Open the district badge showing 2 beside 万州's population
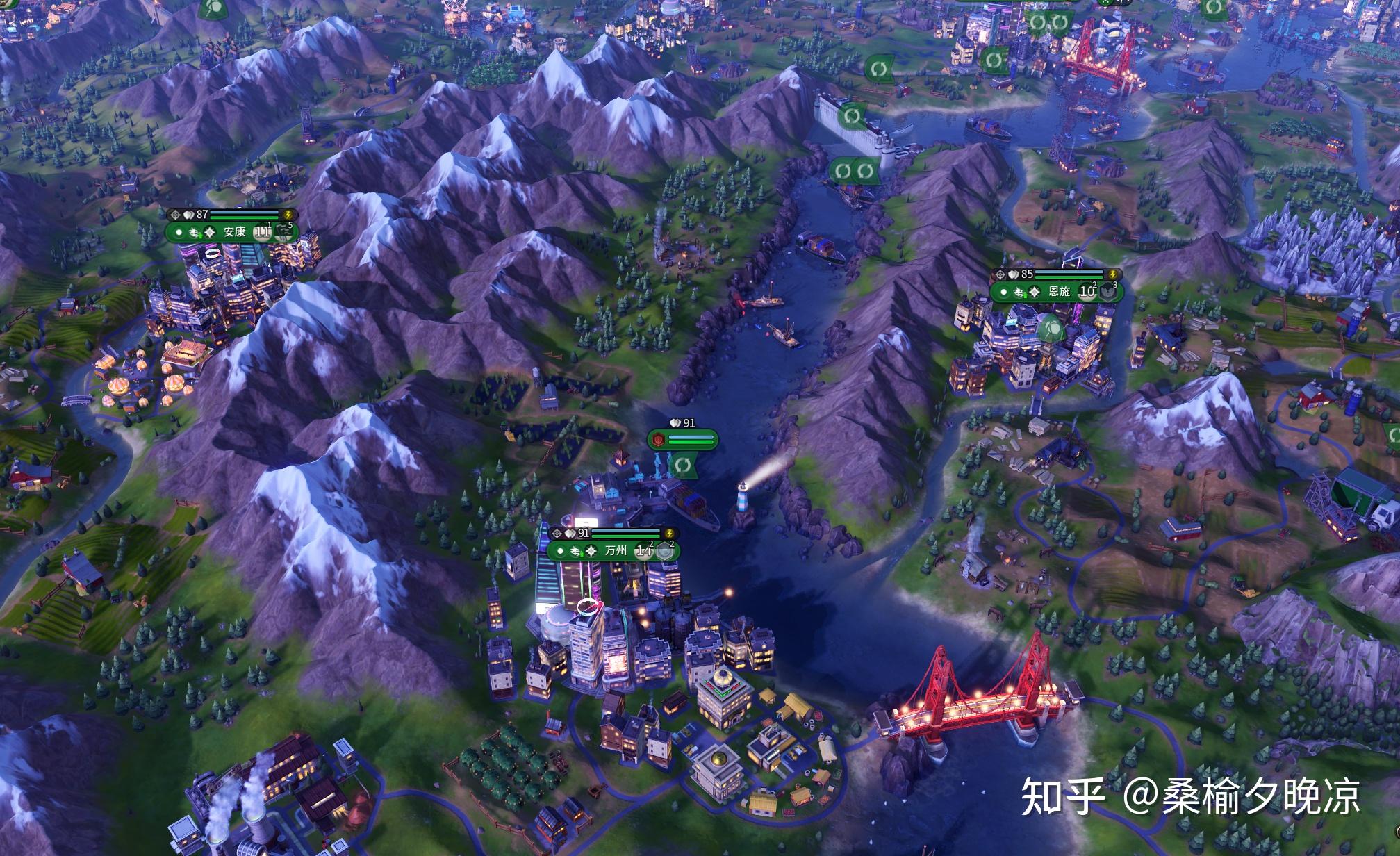 pyautogui.click(x=664, y=551)
